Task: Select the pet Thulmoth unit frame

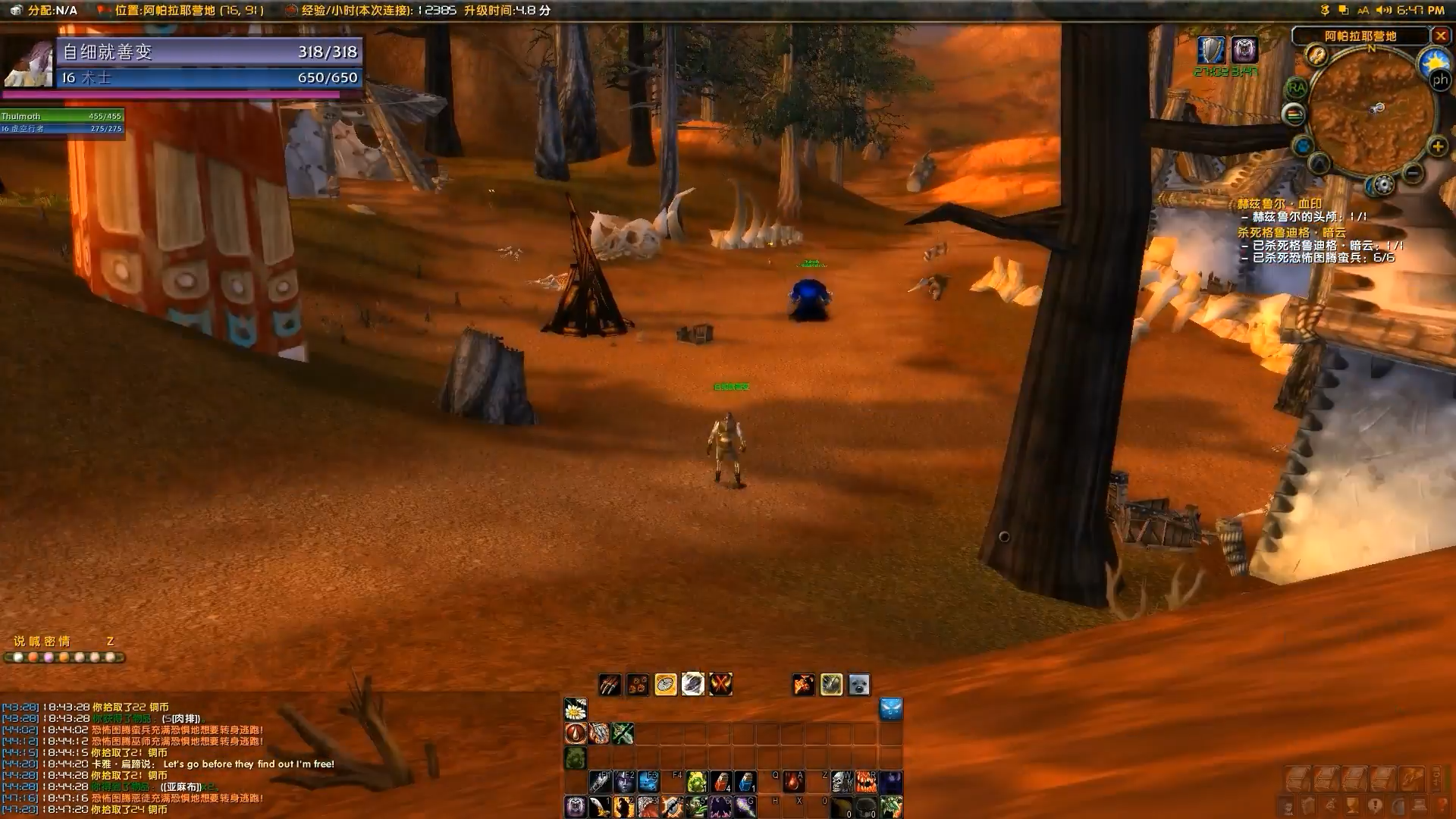Action: 62,121
